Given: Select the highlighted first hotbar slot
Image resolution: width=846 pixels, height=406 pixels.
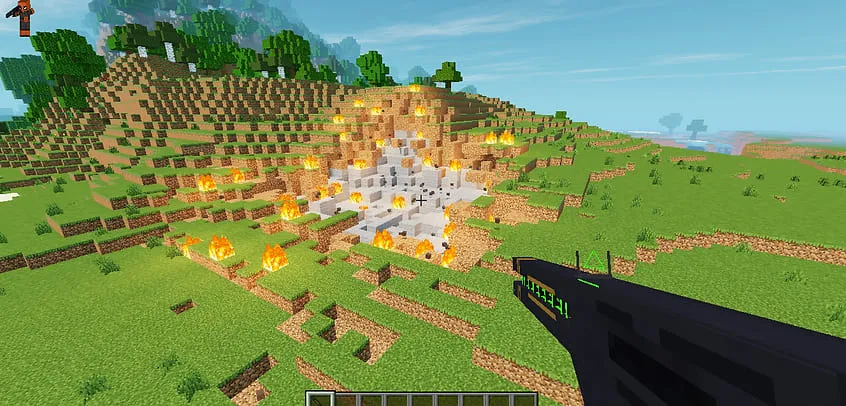Looking at the screenshot, I should pos(322,400).
